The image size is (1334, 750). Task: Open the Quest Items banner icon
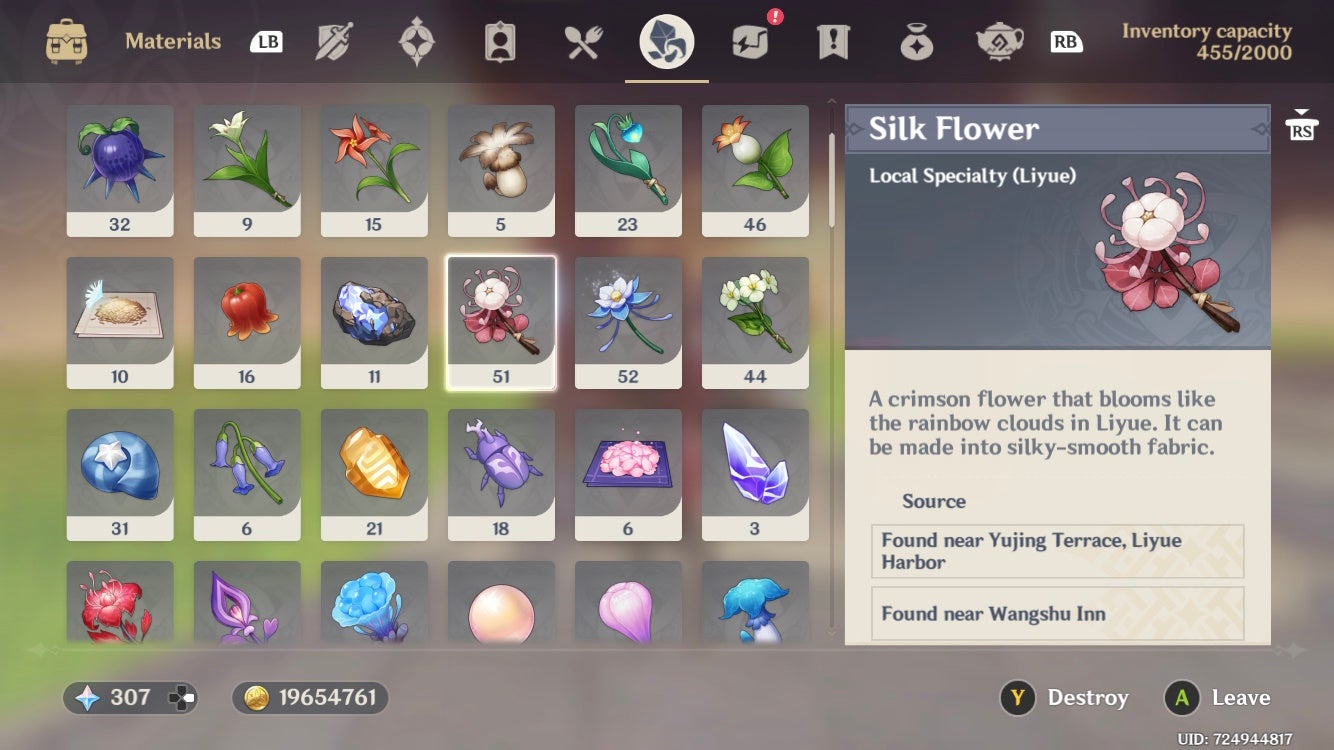(x=832, y=42)
